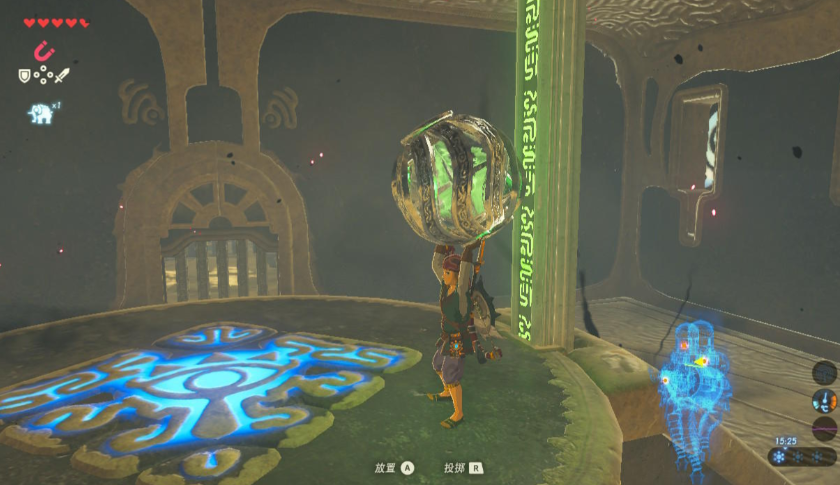Activate the blue elephant champion ability icon
The width and height of the screenshot is (840, 485).
pyautogui.click(x=39, y=114)
